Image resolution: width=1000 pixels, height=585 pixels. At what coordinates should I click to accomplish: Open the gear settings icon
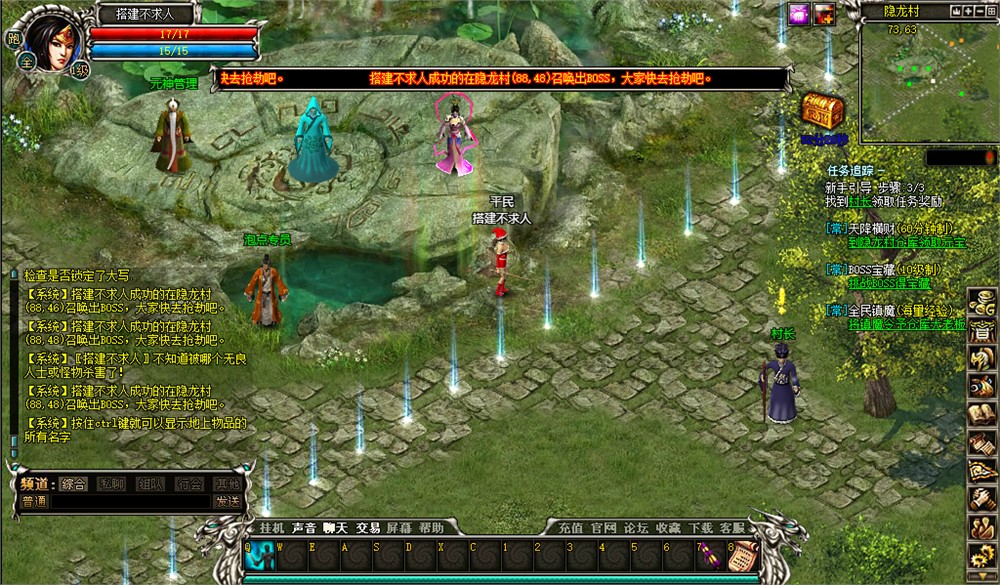click(x=982, y=555)
